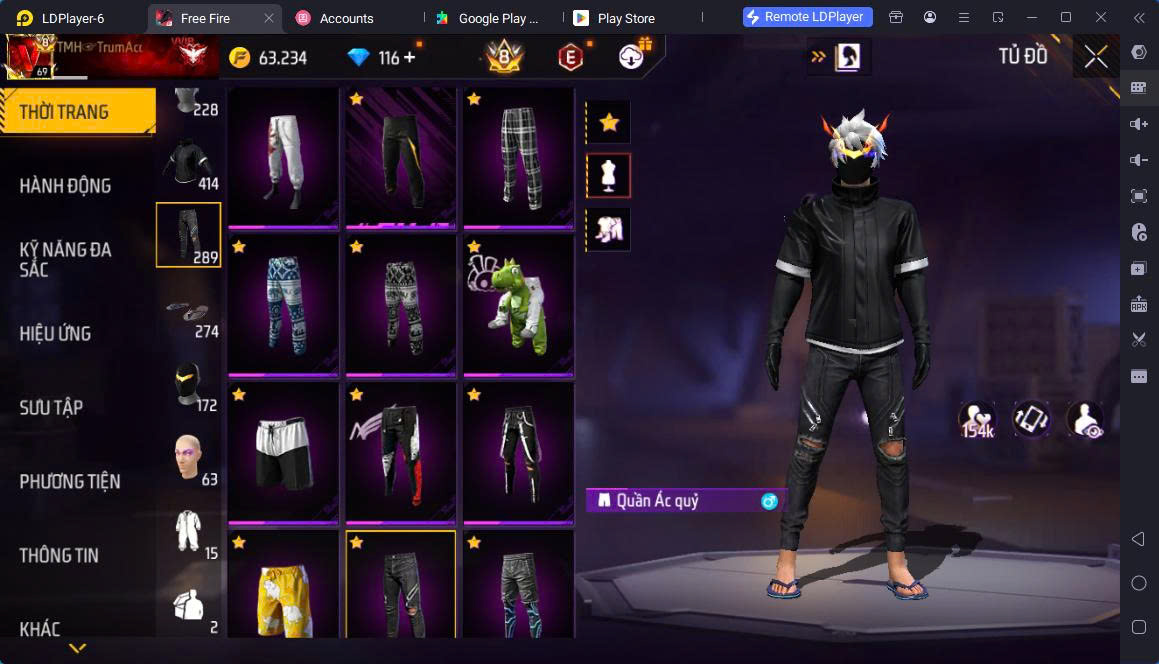
Task: Open the masks subcategory with 172 items
Action: click(189, 385)
